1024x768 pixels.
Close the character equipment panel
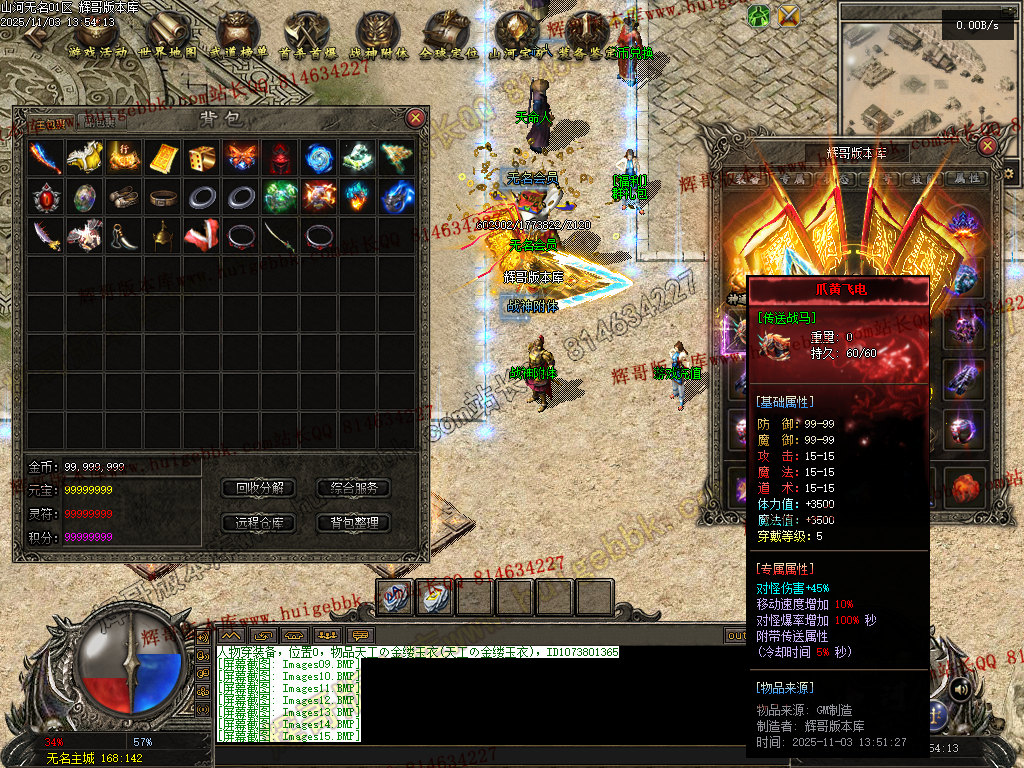(x=988, y=146)
